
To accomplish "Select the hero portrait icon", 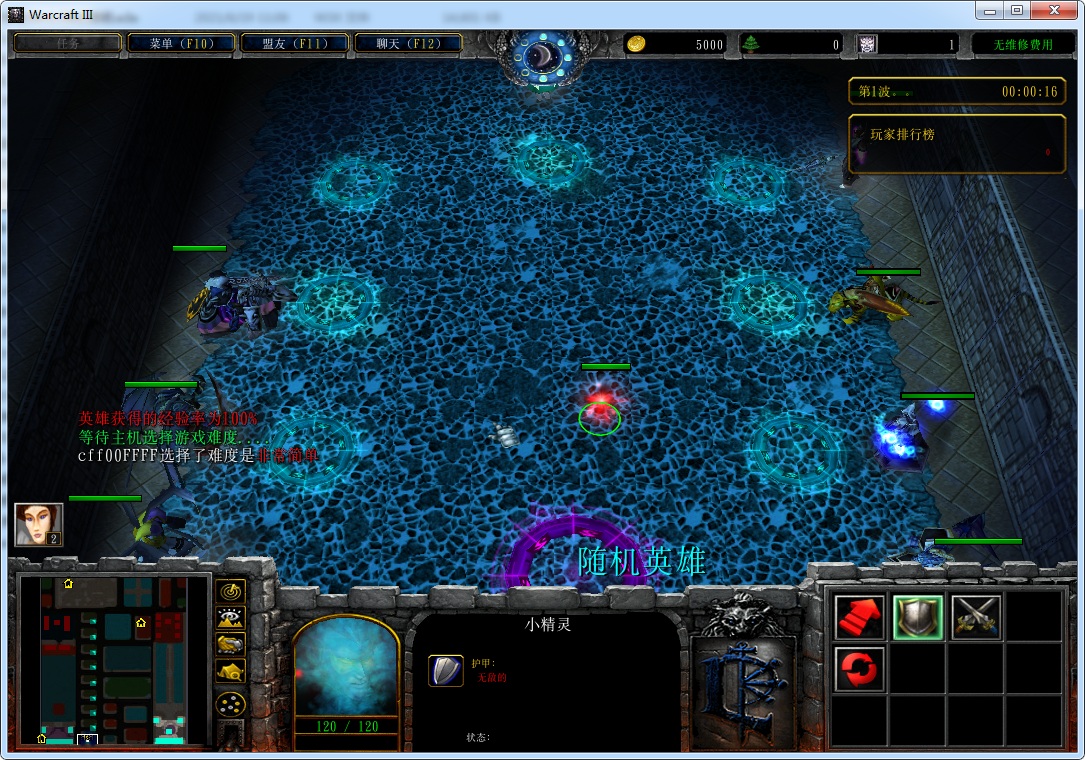I will point(39,524).
